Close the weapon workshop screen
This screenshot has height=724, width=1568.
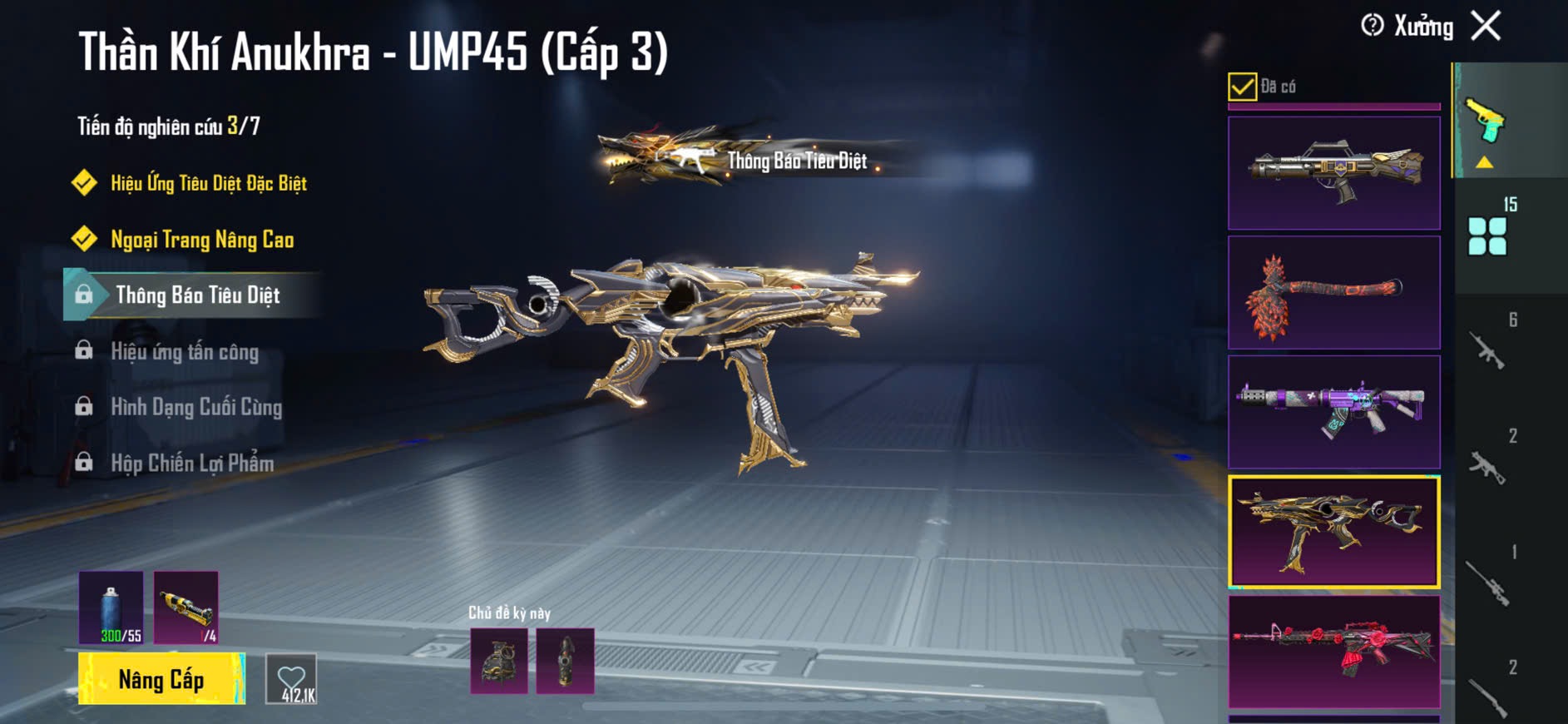pyautogui.click(x=1486, y=26)
